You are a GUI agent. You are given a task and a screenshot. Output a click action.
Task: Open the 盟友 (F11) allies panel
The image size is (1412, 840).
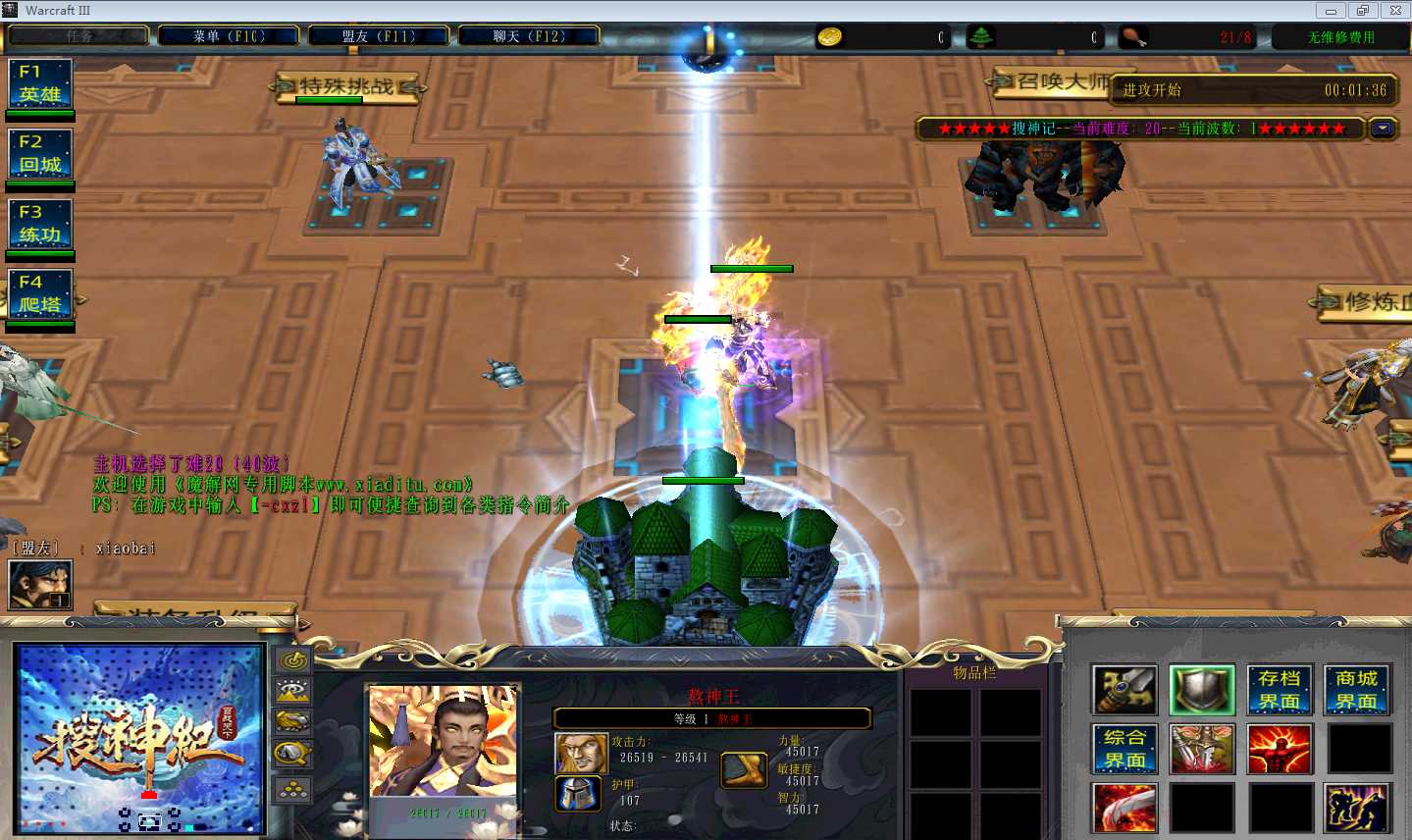pos(379,36)
